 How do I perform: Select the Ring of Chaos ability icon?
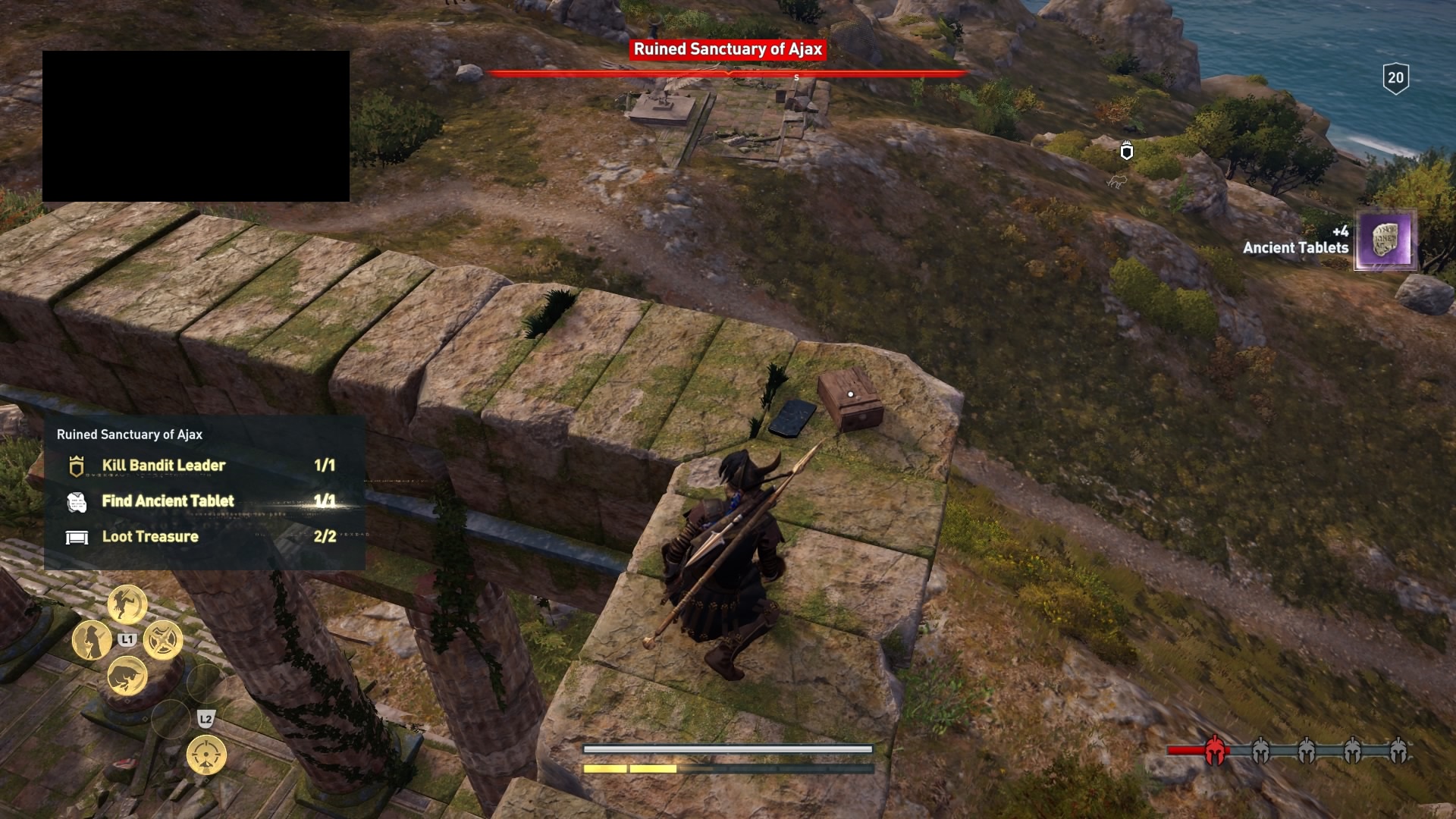point(162,640)
